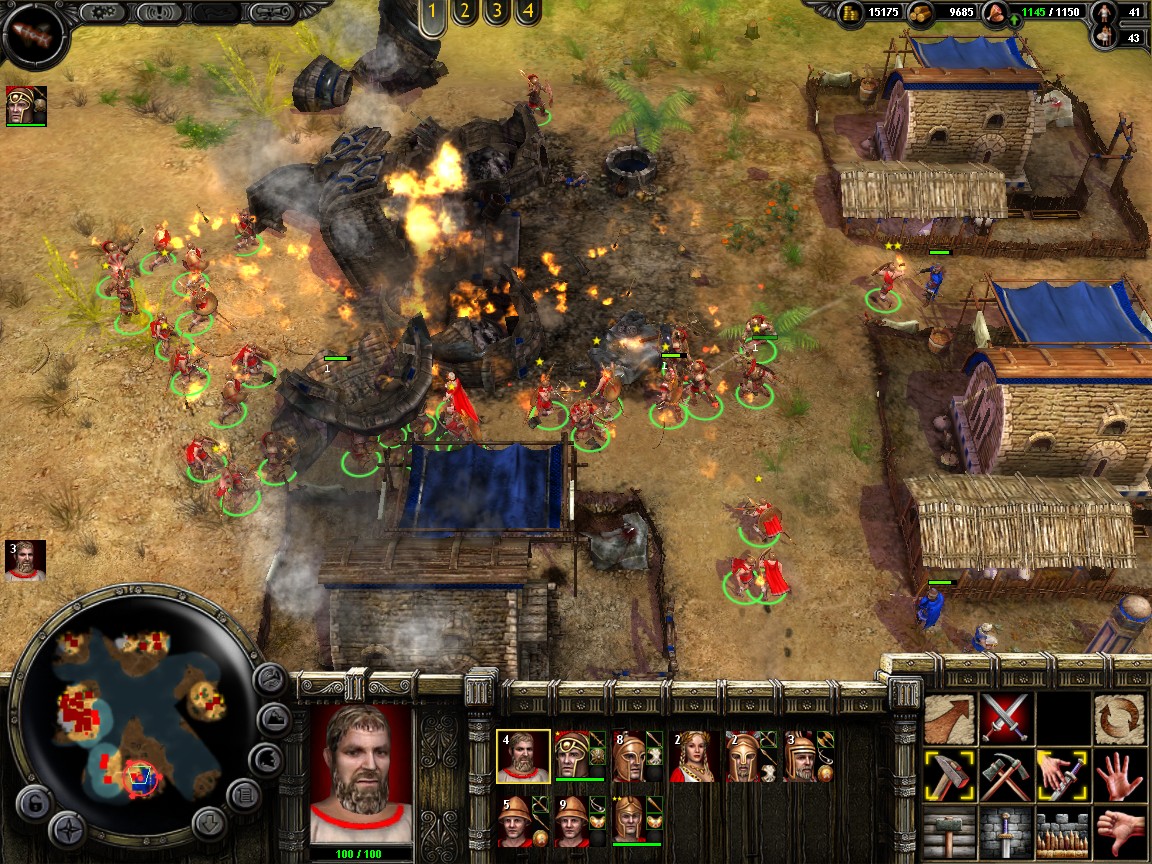Select control group 1 tab
This screenshot has height=864, width=1152.
432,14
